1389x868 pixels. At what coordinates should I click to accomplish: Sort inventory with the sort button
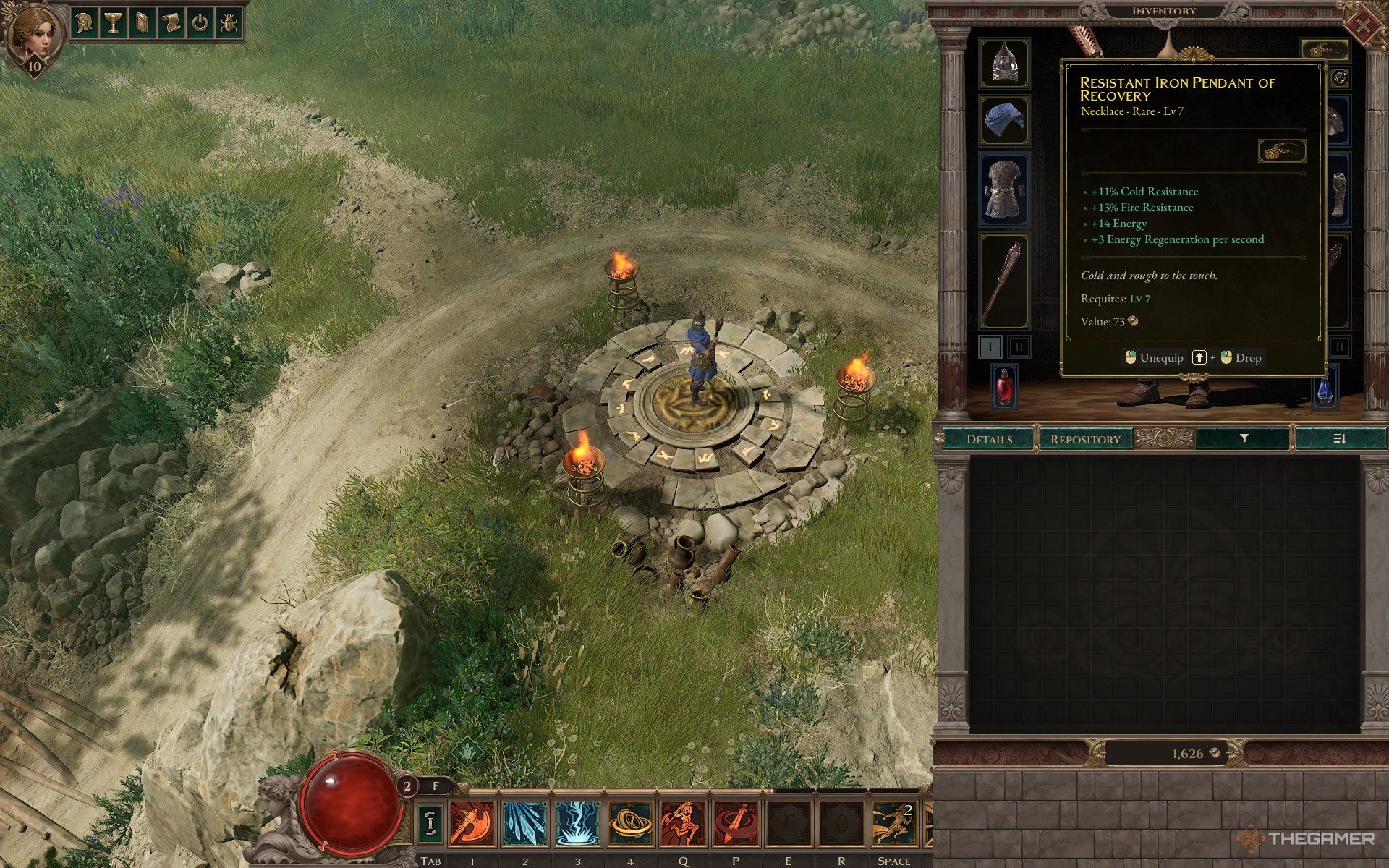[x=1338, y=438]
